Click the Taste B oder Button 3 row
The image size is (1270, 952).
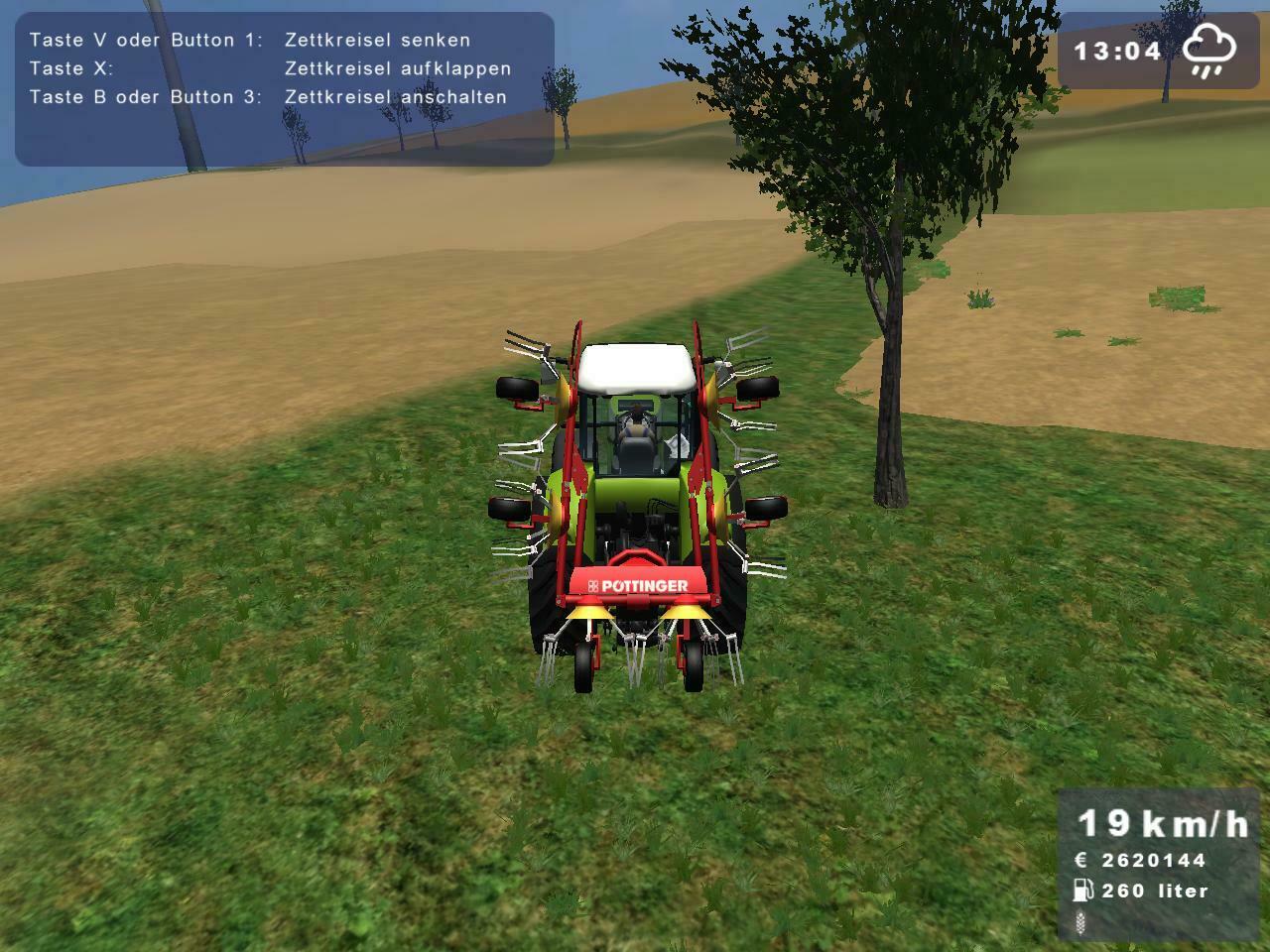point(149,97)
